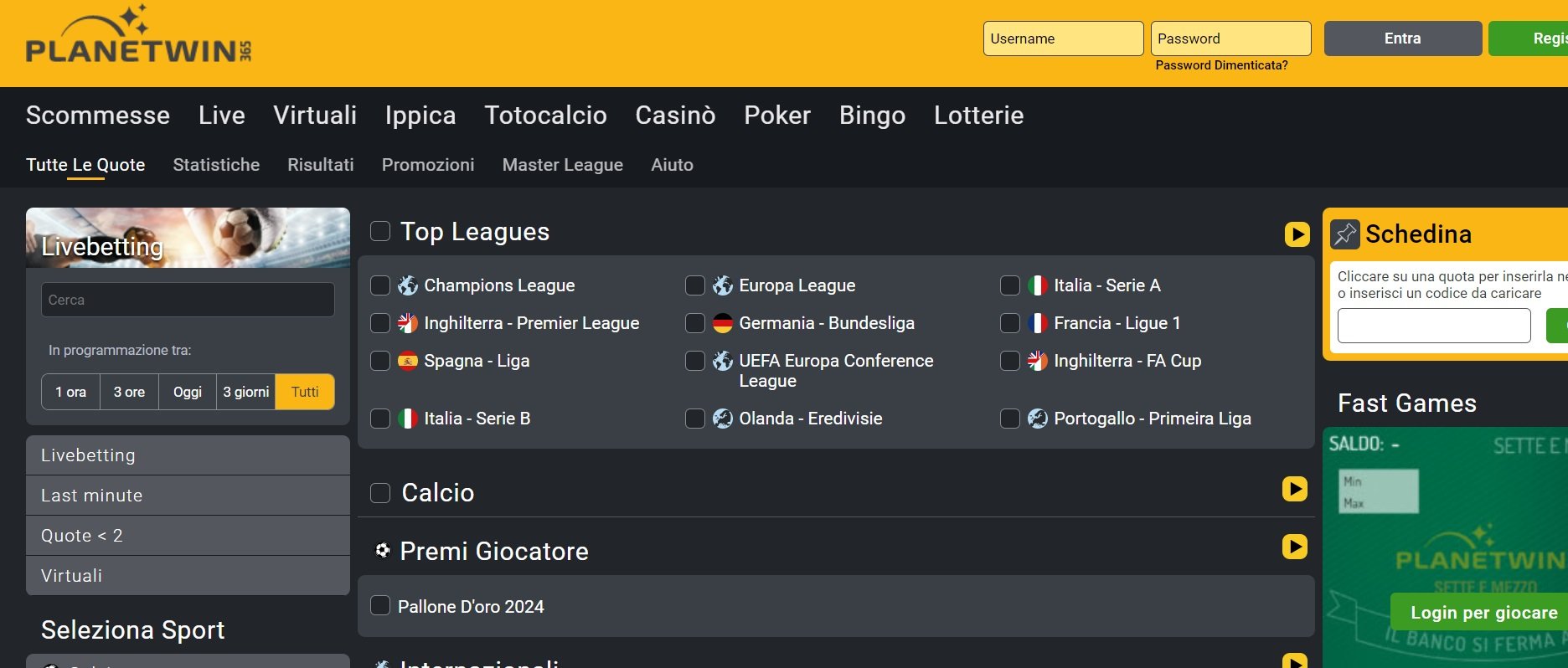Click the Cerca search field in Livebetting
Viewport: 1568px width, 668px height.
click(188, 299)
